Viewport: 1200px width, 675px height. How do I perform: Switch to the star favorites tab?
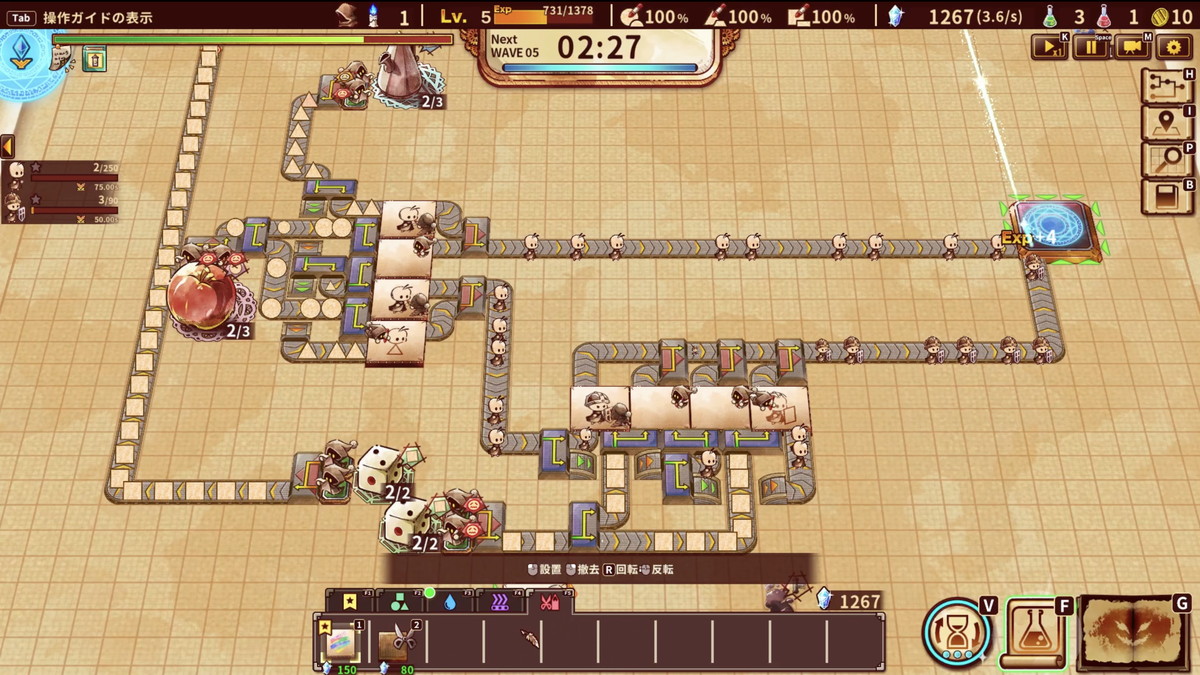[x=349, y=602]
